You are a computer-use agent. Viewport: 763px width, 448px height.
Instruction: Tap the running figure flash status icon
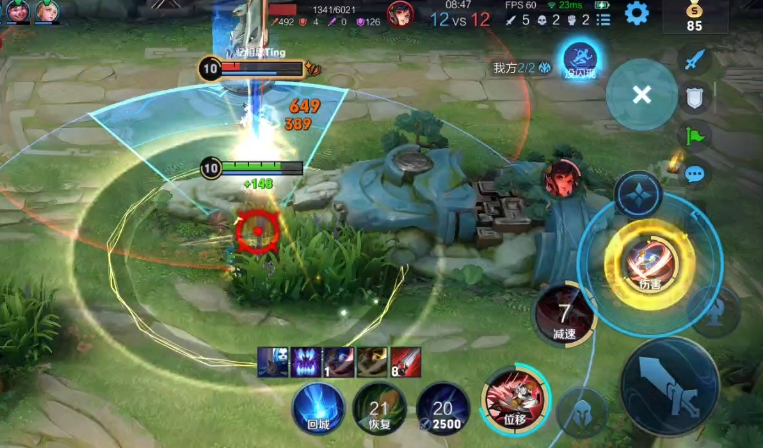click(579, 58)
